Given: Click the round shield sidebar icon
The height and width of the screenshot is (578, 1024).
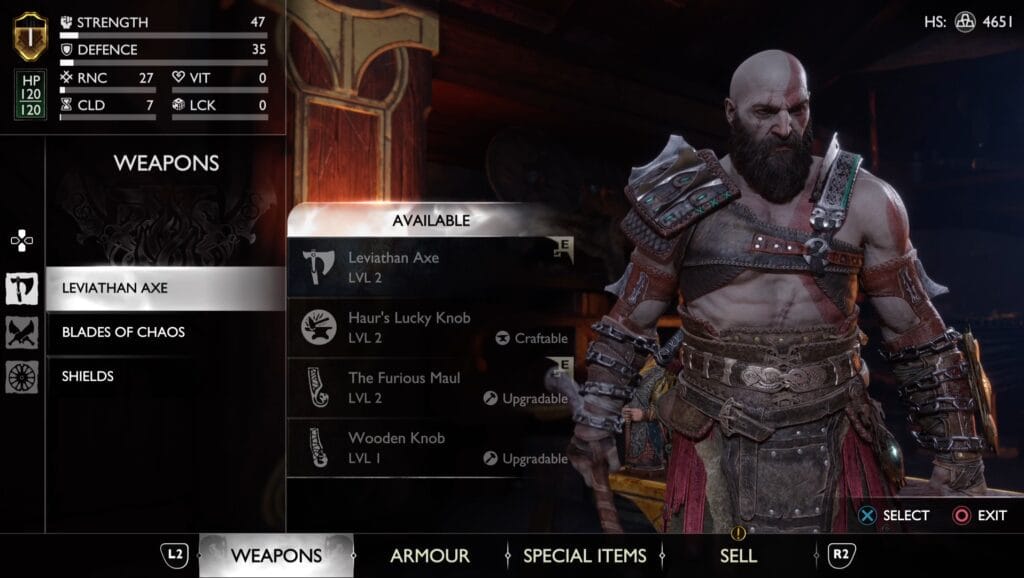Looking at the screenshot, I should [21, 376].
